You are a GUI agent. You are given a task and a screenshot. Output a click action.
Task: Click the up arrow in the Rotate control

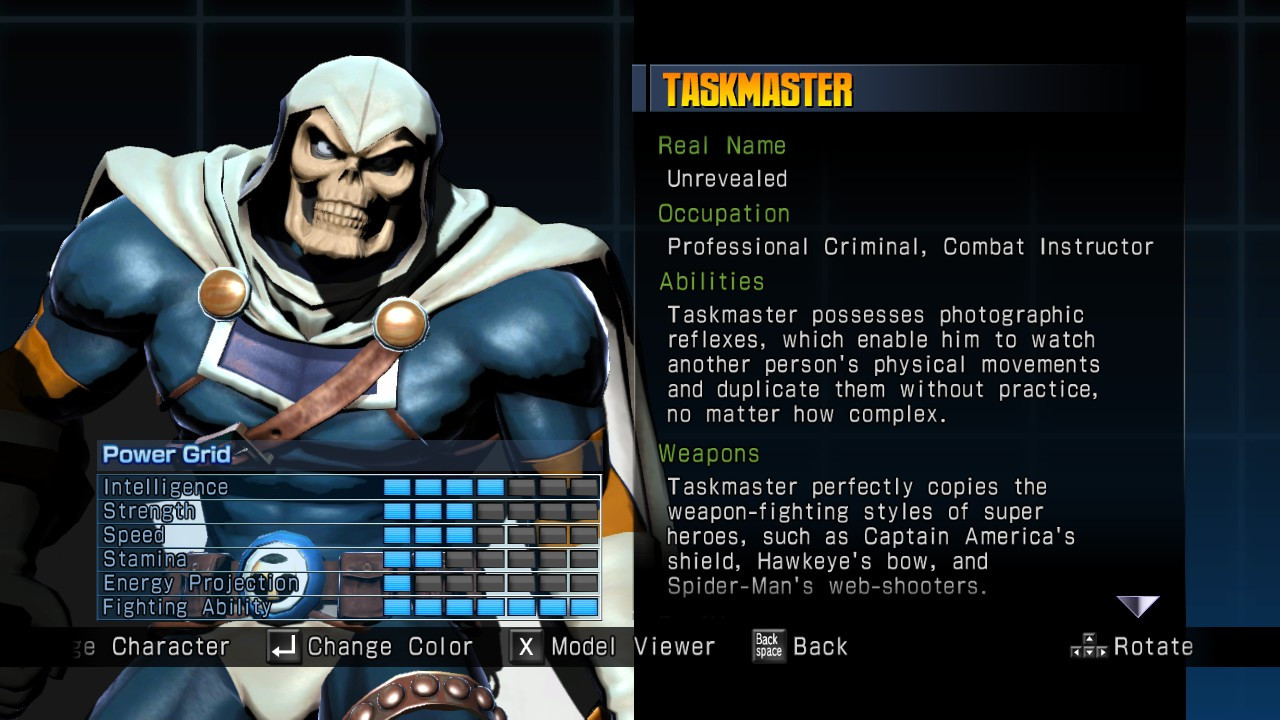coord(1089,638)
